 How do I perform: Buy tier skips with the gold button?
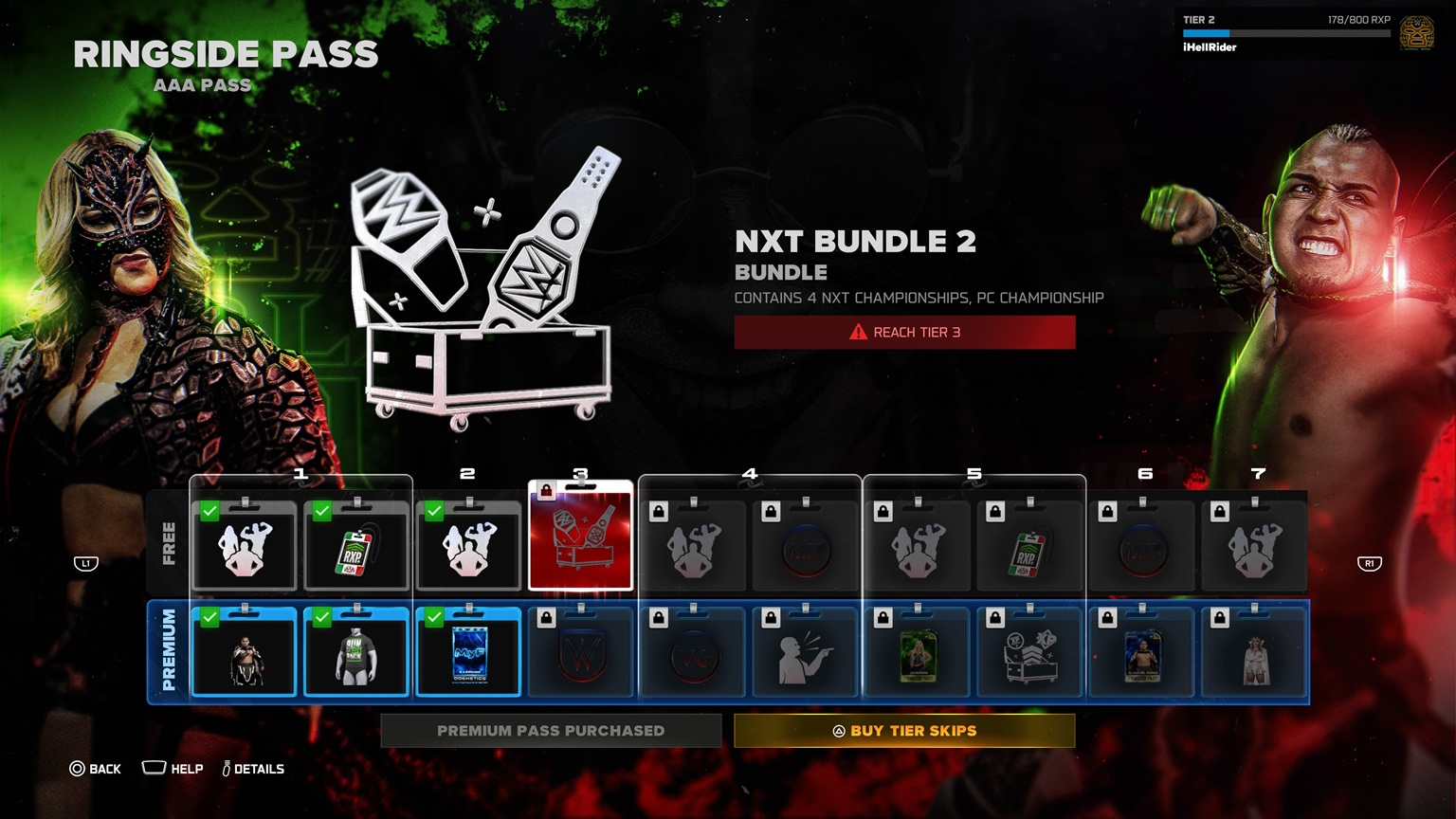pos(903,731)
